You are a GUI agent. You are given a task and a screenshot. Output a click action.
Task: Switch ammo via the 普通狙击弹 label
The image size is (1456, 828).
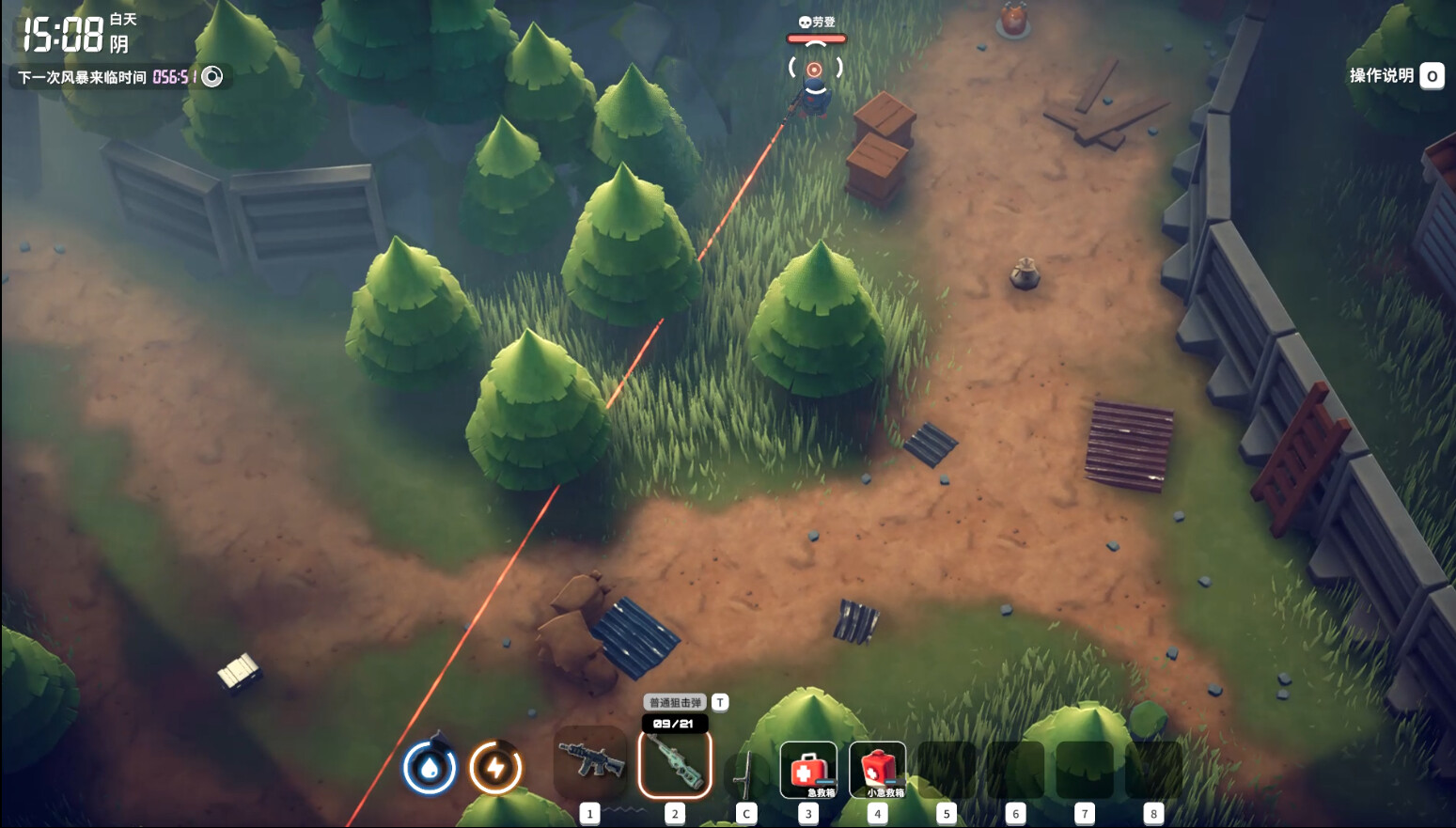[x=675, y=702]
